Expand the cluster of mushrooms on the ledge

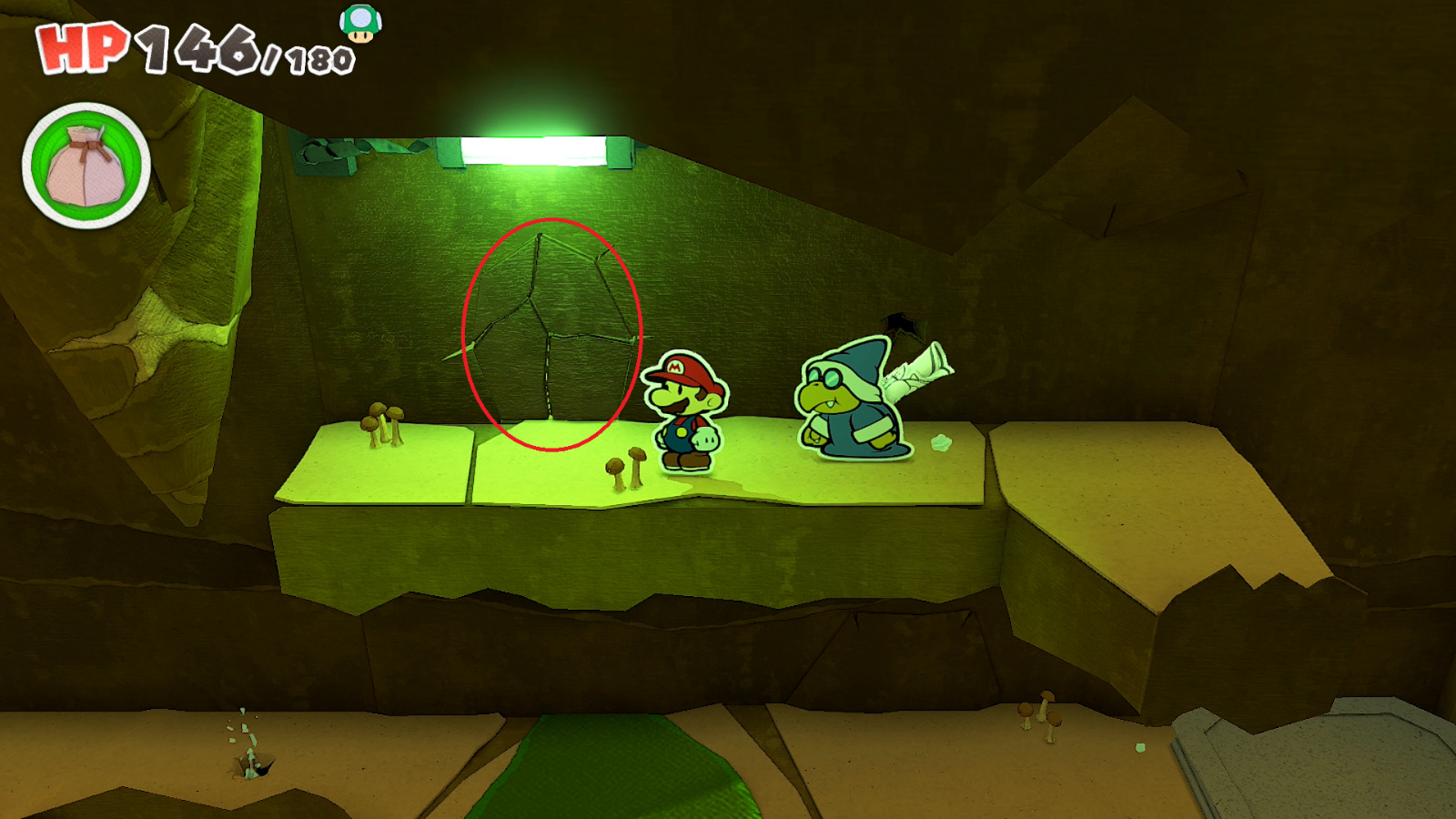point(382,423)
